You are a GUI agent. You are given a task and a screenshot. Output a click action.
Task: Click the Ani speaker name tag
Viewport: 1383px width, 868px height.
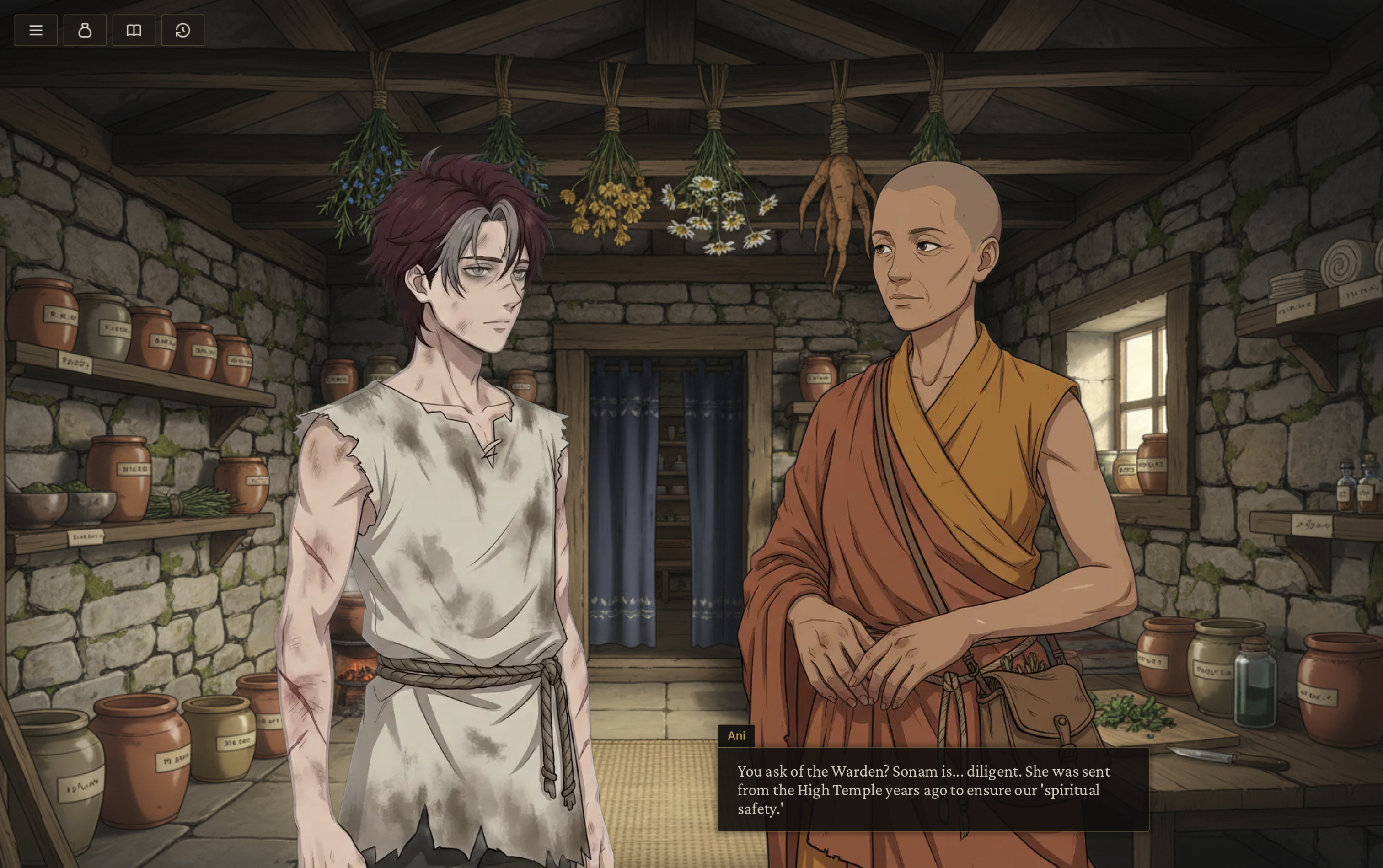click(x=737, y=735)
